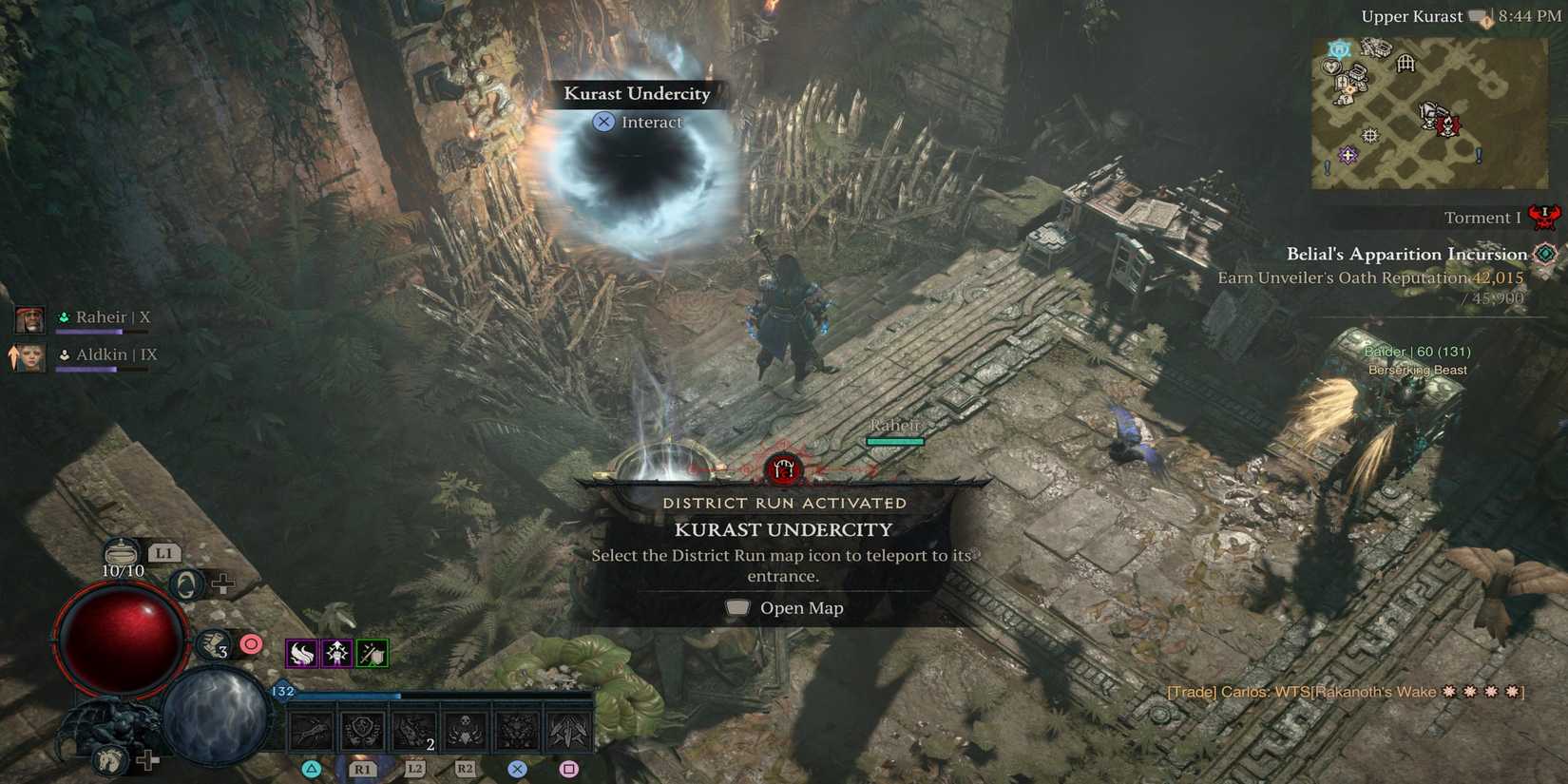Viewport: 1568px width, 784px height.
Task: Select the boots buff icon showing 3 charges
Action: (212, 644)
